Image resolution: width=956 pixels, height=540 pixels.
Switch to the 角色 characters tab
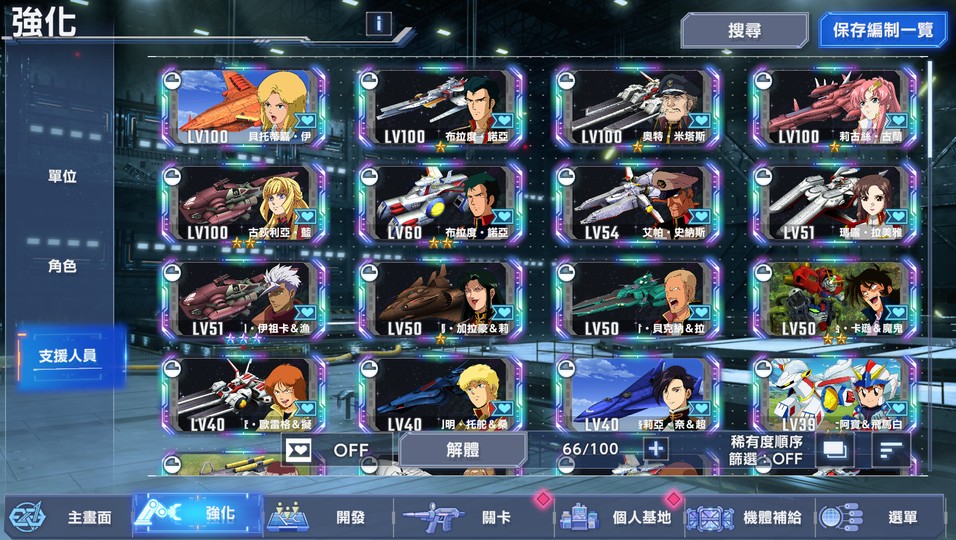pos(62,267)
